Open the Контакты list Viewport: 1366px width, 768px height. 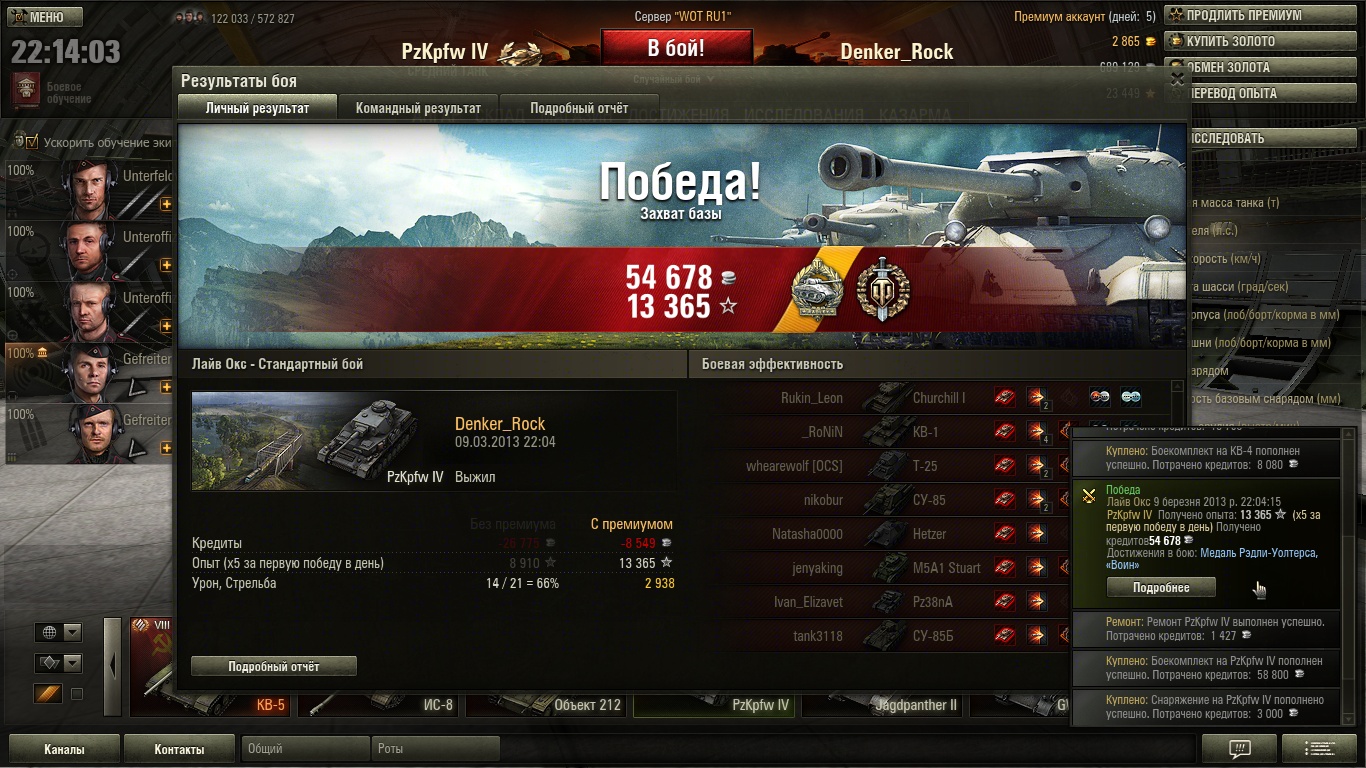click(x=180, y=749)
